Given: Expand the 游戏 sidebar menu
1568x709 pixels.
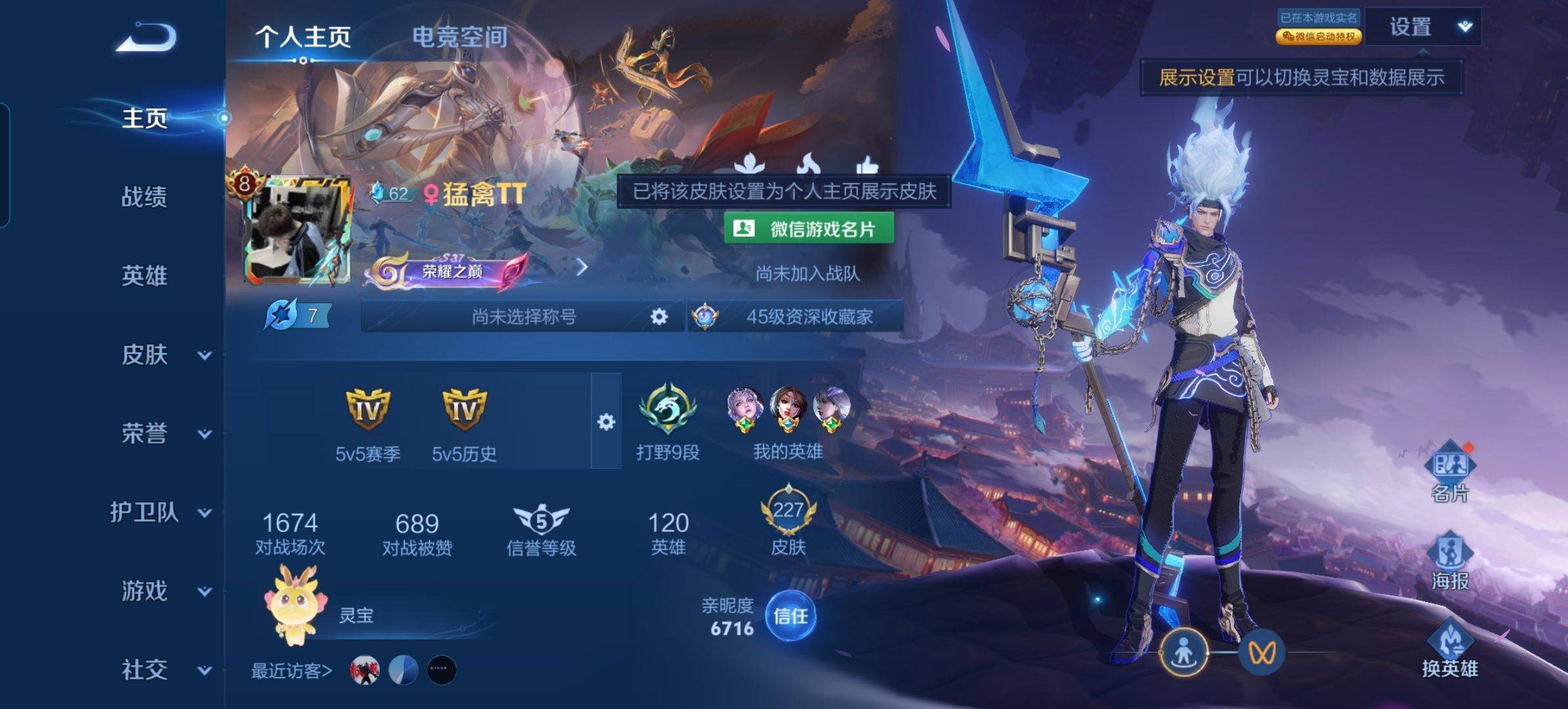Looking at the screenshot, I should (164, 591).
